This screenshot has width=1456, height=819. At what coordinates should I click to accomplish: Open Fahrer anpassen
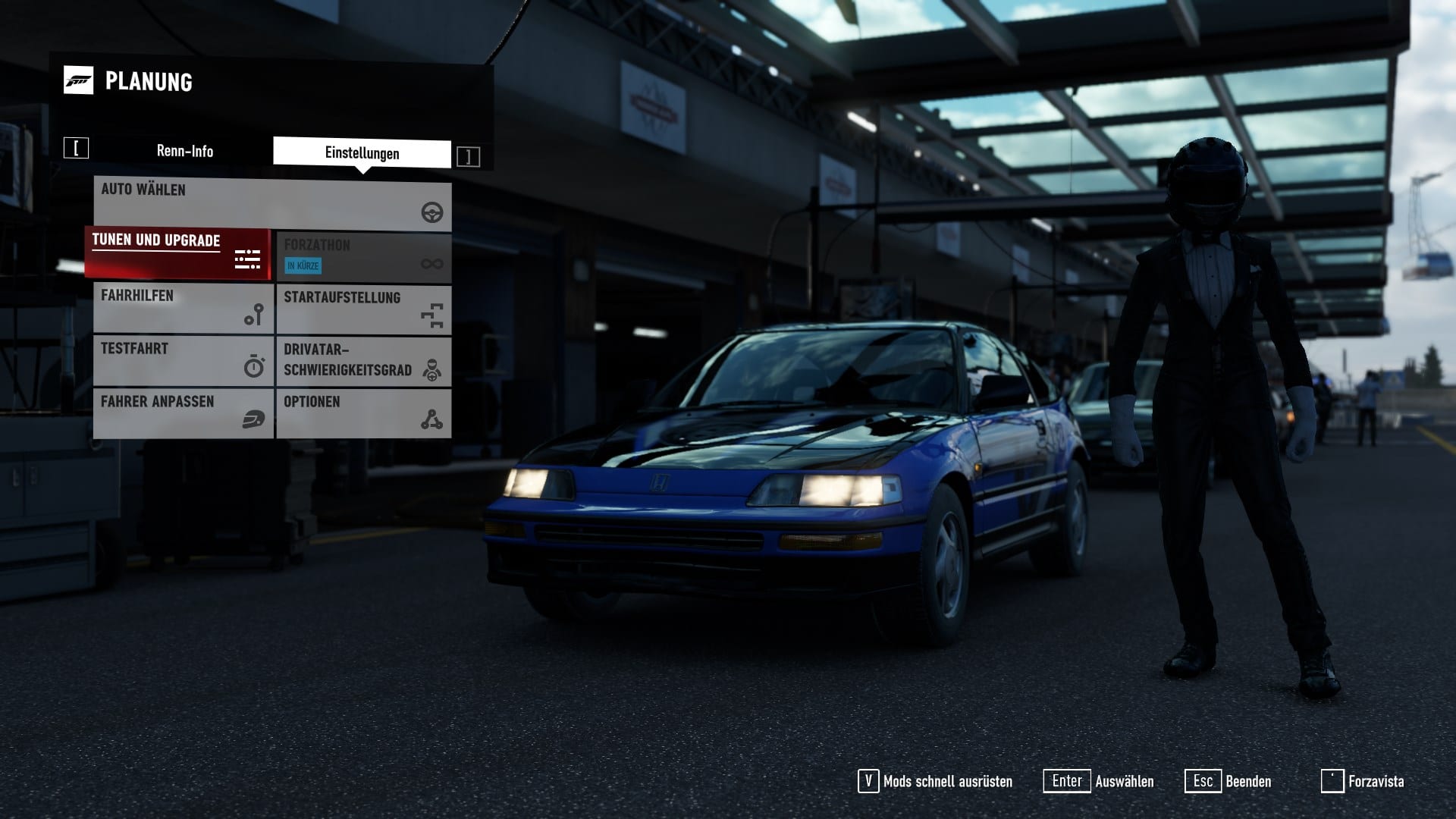(183, 413)
